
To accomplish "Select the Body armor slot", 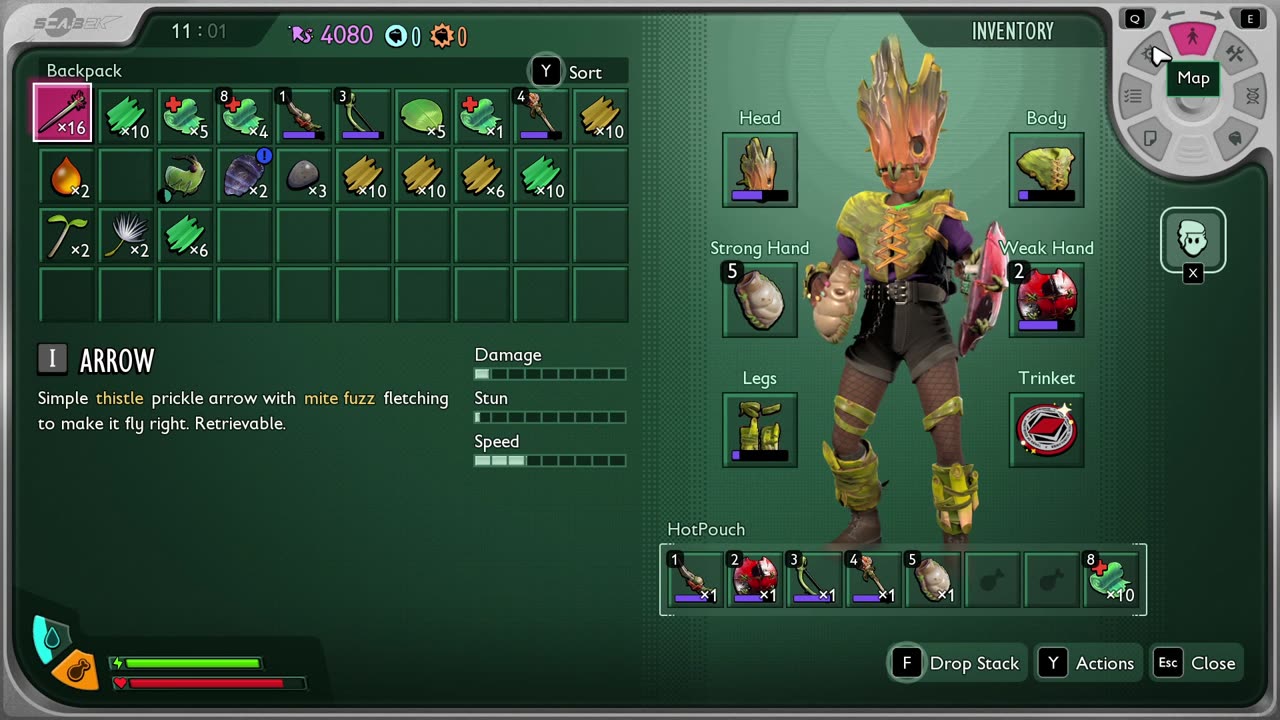I will click(1046, 170).
